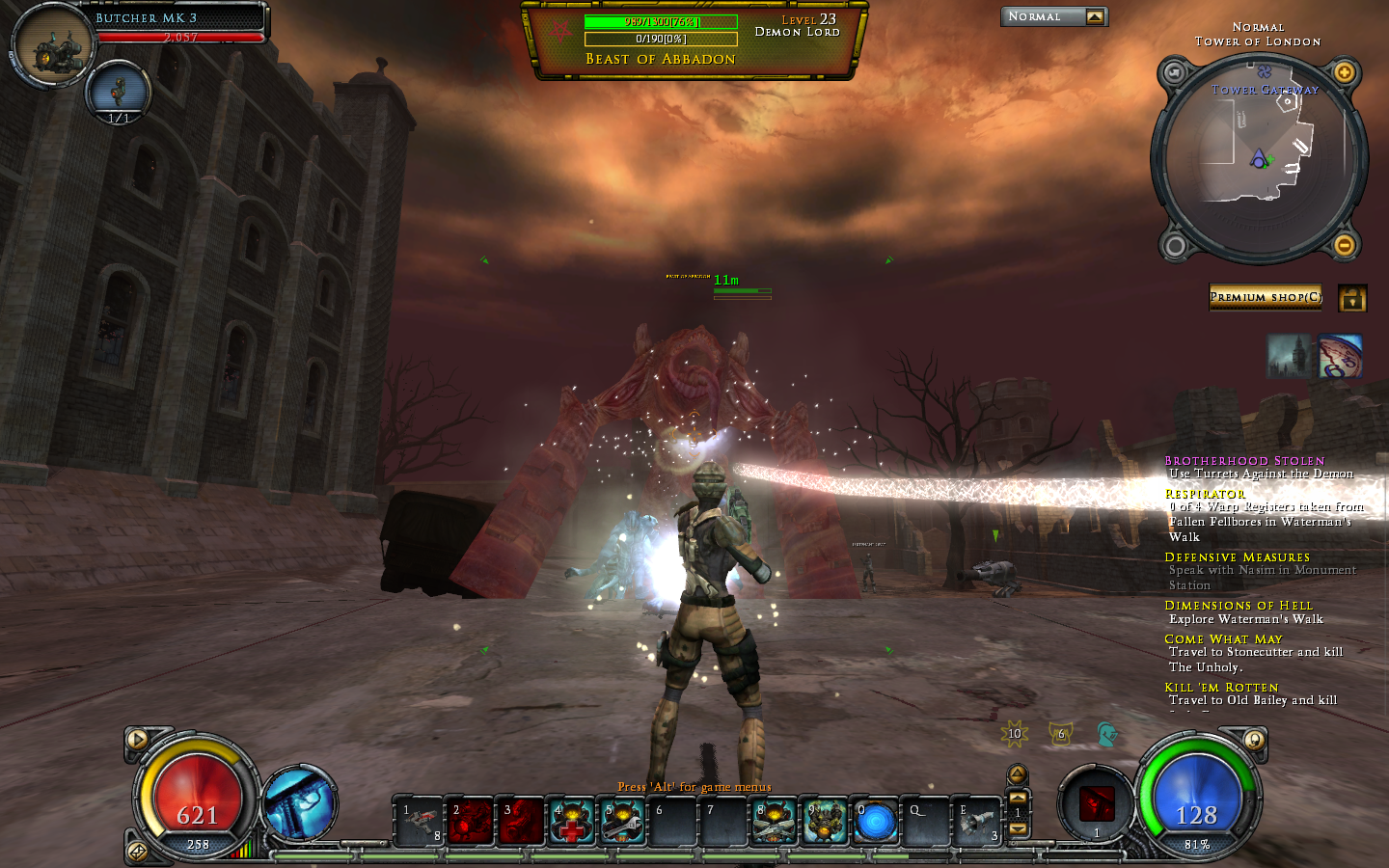
Task: Open the Normal difficulty dropdown
Action: coord(1094,16)
